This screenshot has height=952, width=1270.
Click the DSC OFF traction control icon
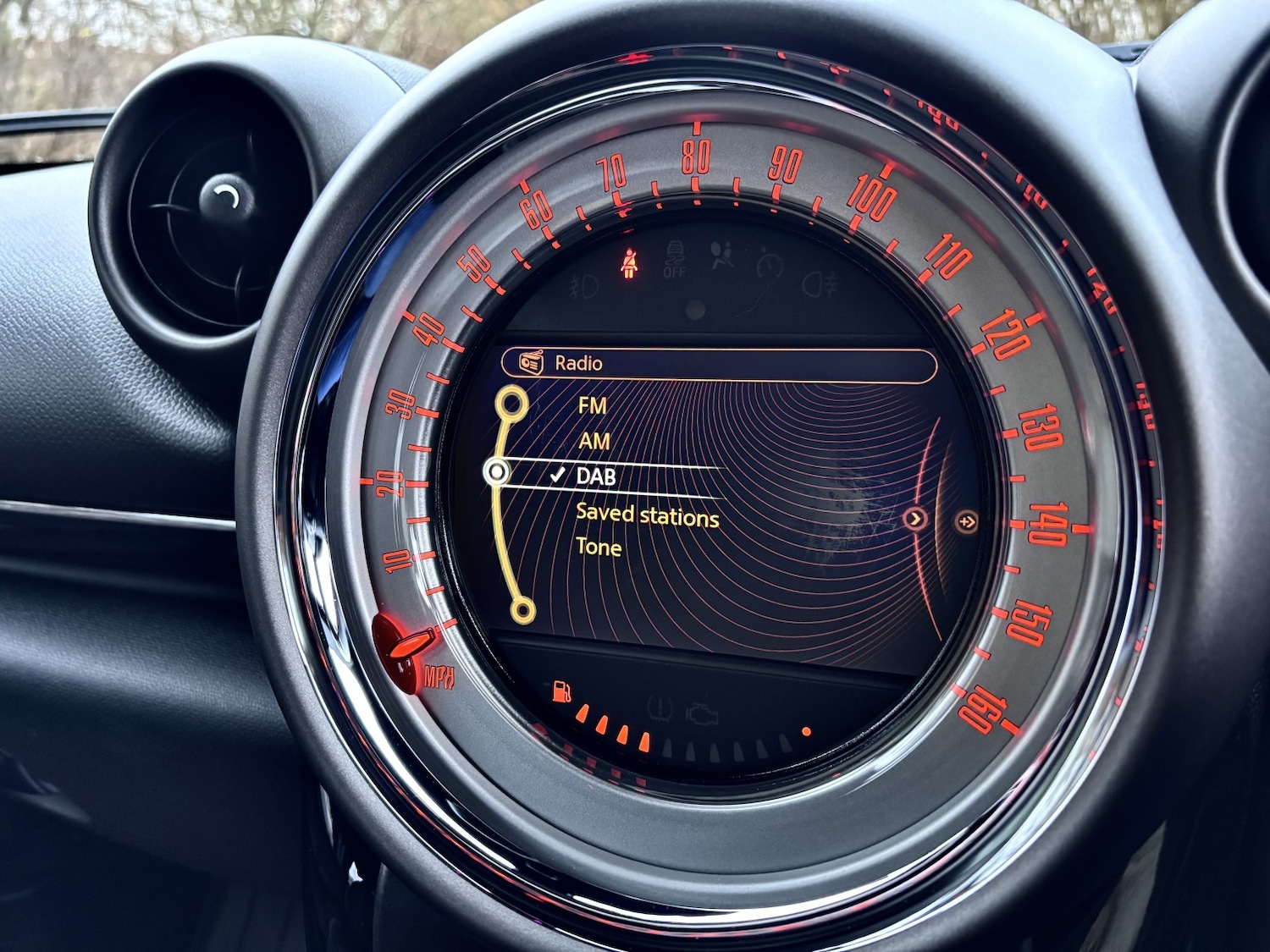[x=676, y=258]
